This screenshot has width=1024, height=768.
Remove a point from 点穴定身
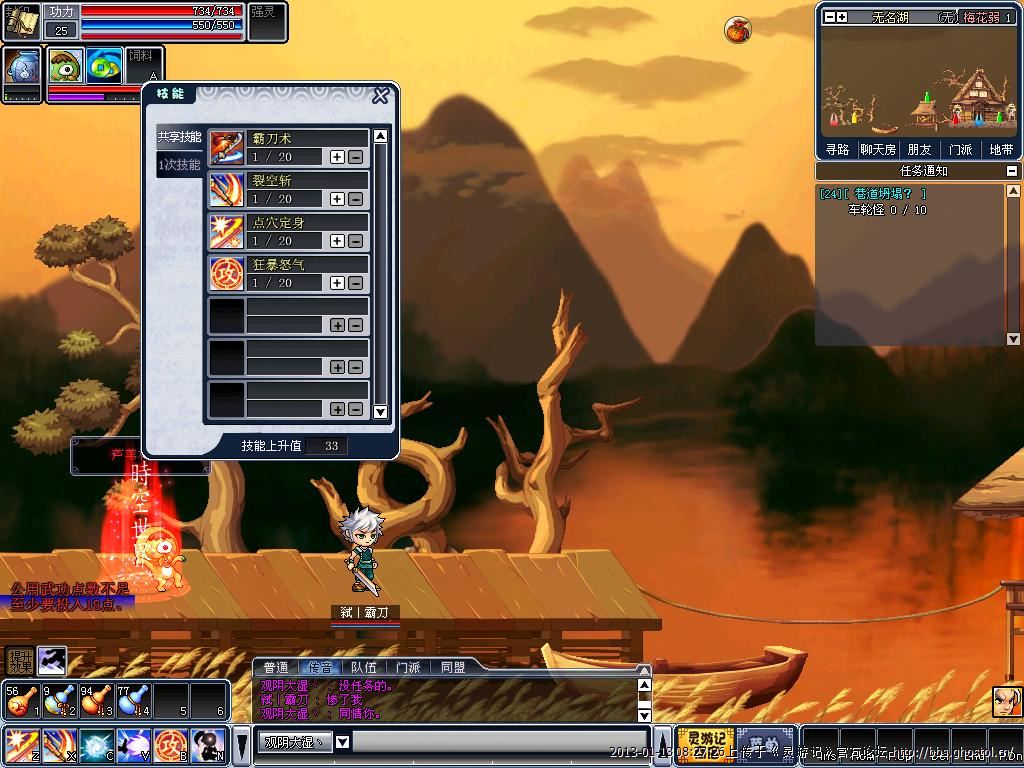point(355,241)
